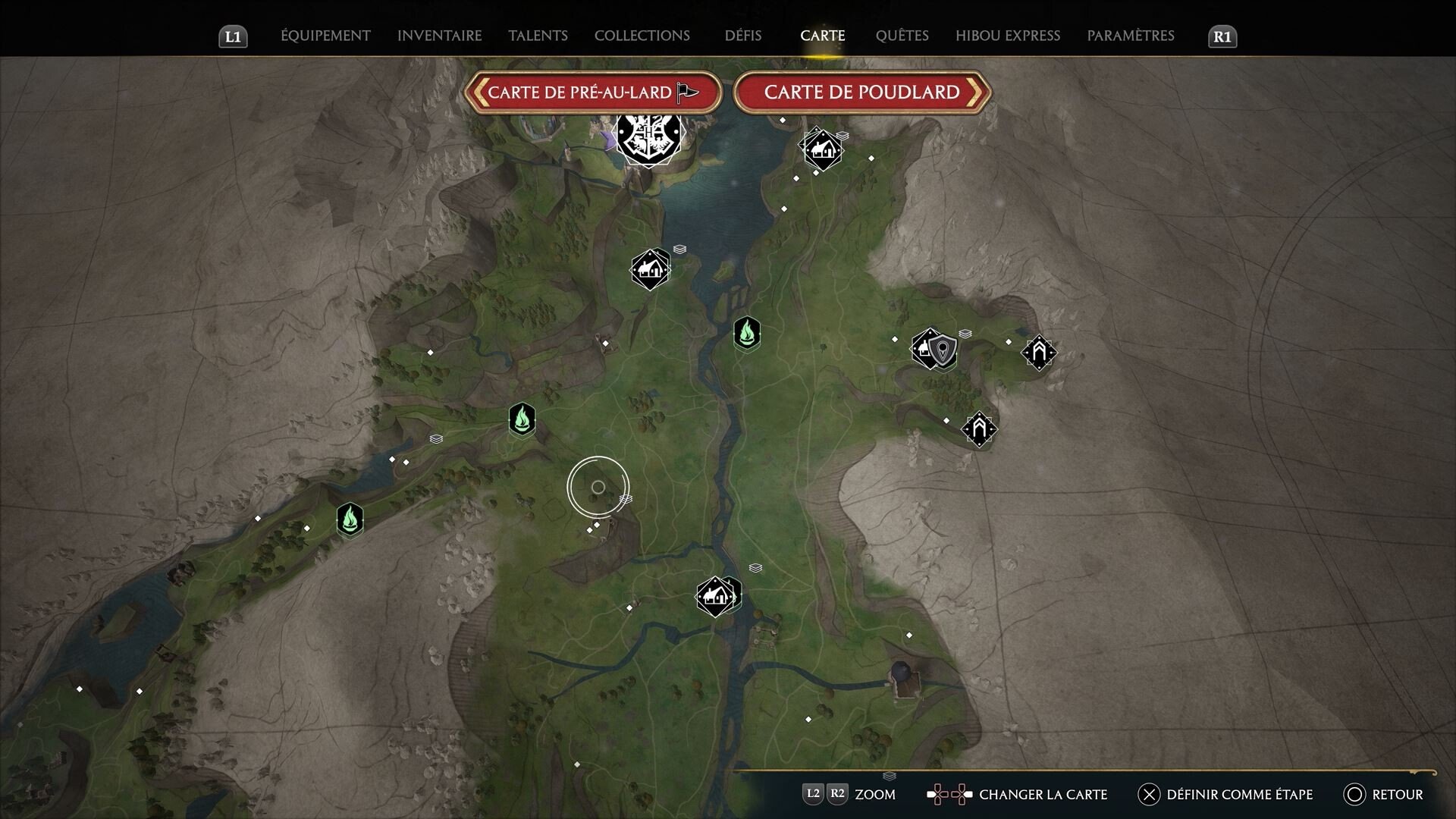The width and height of the screenshot is (1456, 819).
Task: Click the hamlet icon in the top right area
Action: point(822,149)
